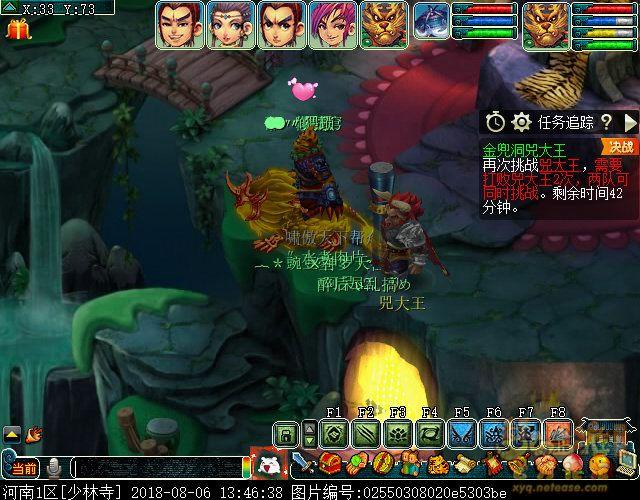640x500 pixels.
Task: Switch the 当前 chat channel button
Action: click(x=23, y=468)
